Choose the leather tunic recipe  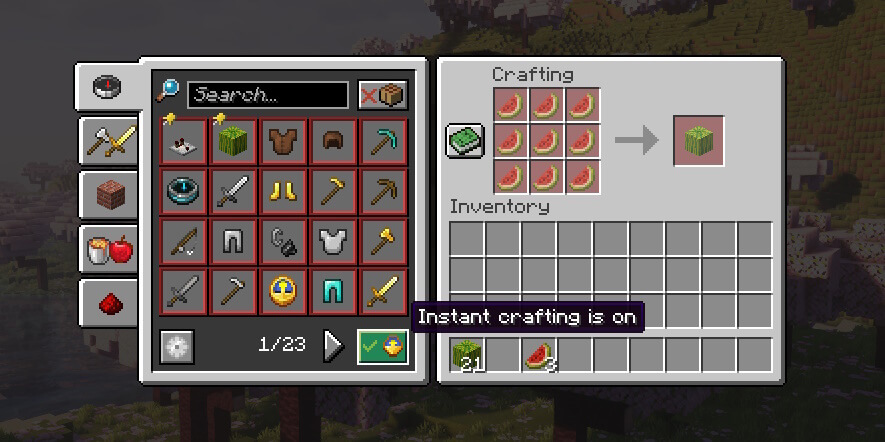click(283, 142)
